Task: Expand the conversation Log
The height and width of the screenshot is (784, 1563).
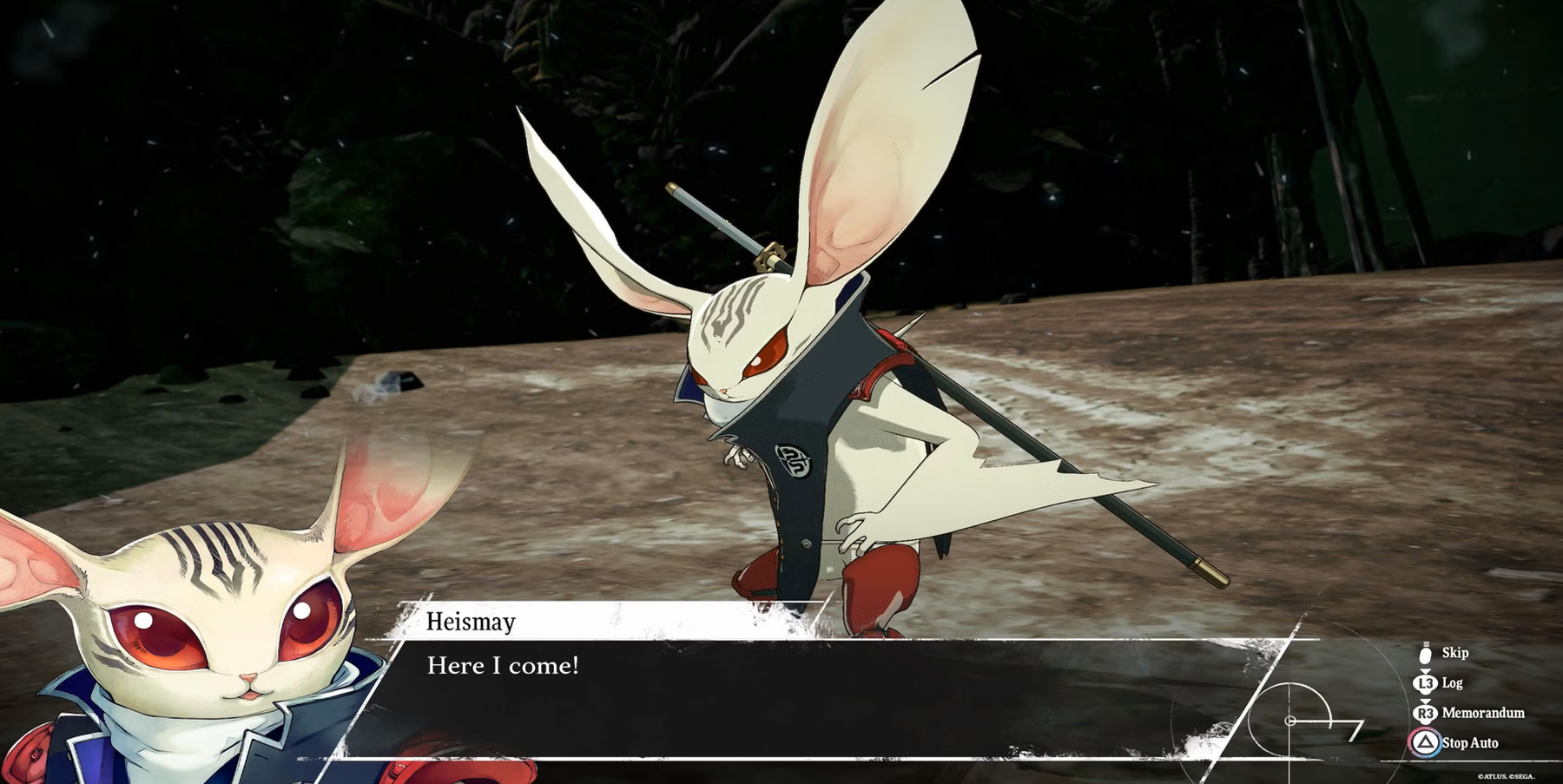Action: click(x=1453, y=683)
